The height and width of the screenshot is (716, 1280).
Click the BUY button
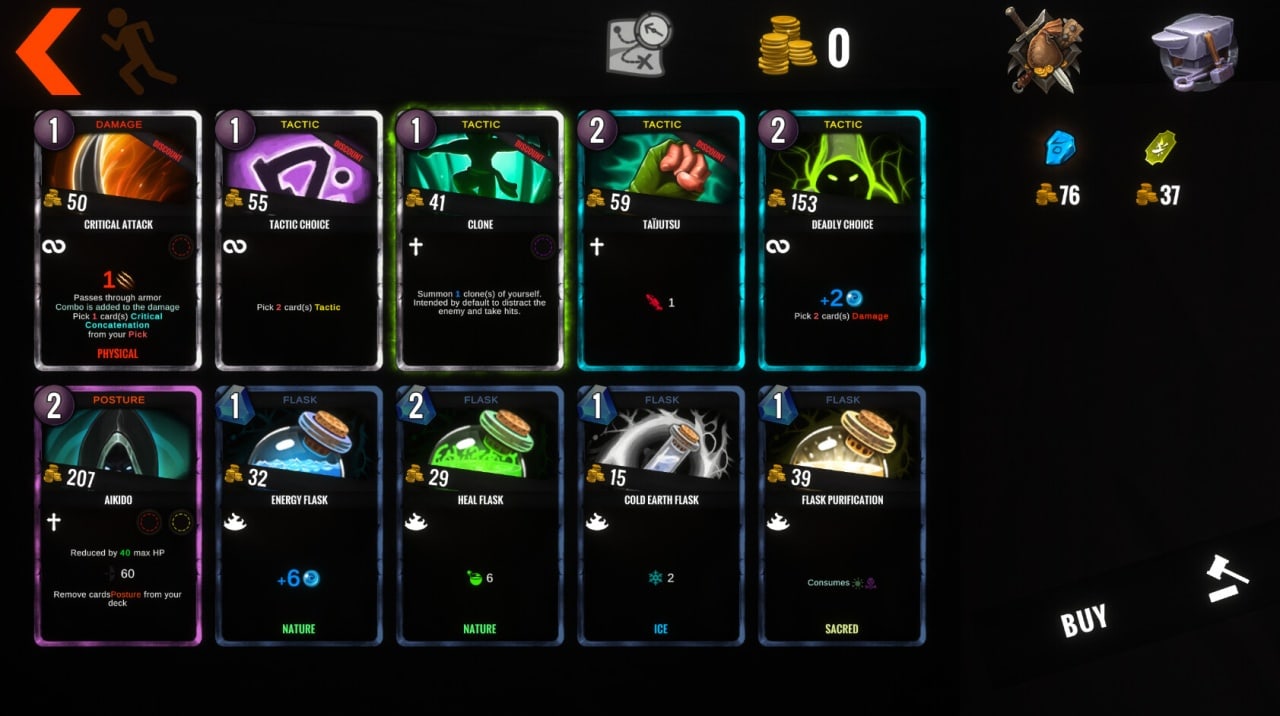point(1084,621)
